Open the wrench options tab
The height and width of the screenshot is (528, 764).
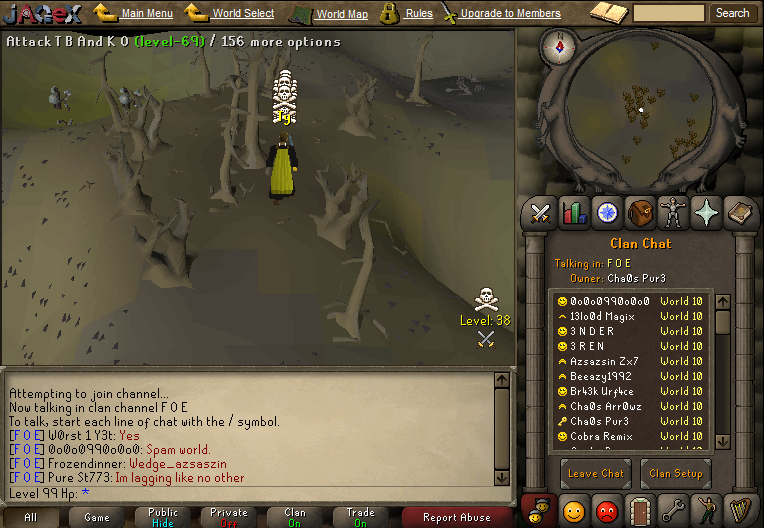coord(673,510)
